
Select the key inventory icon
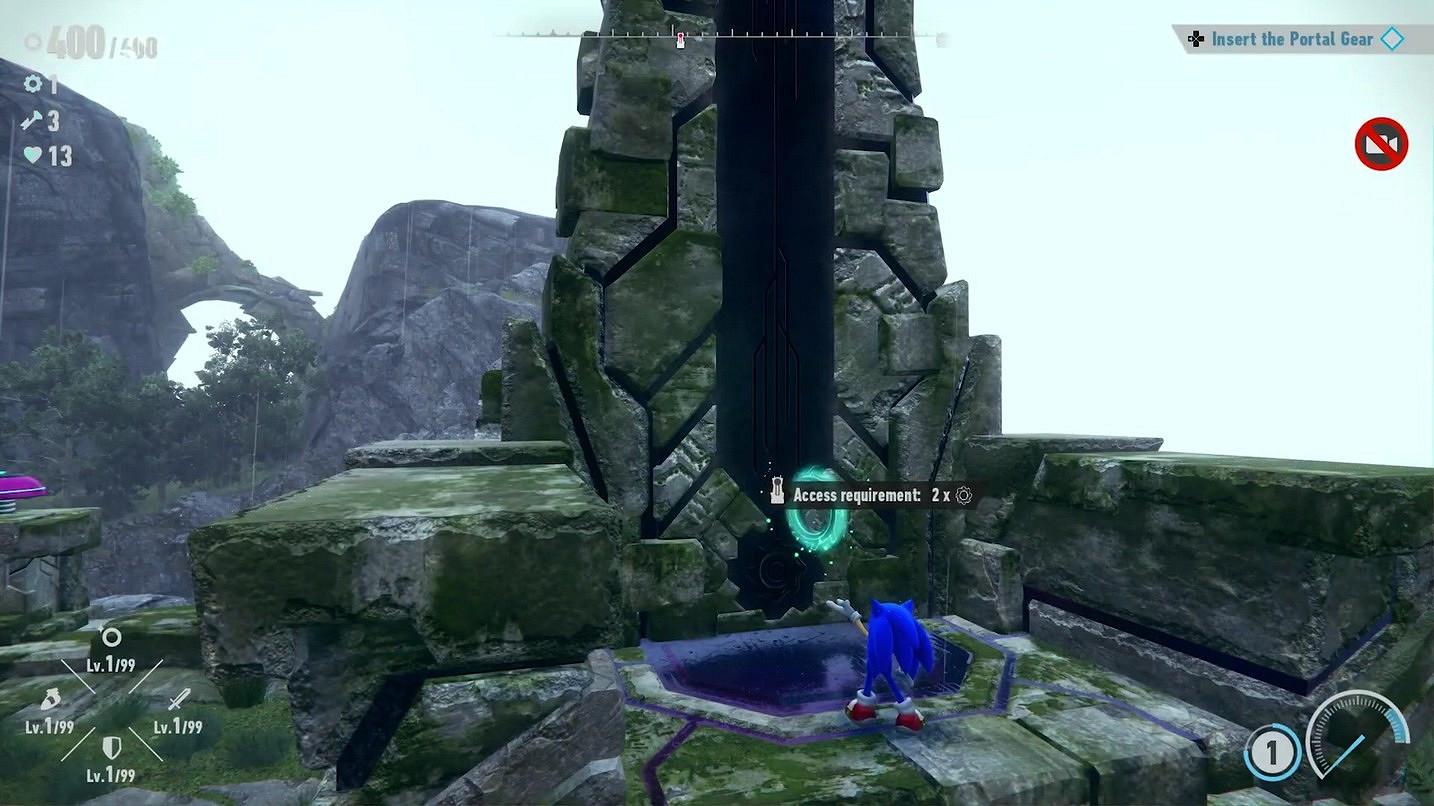(x=32, y=120)
